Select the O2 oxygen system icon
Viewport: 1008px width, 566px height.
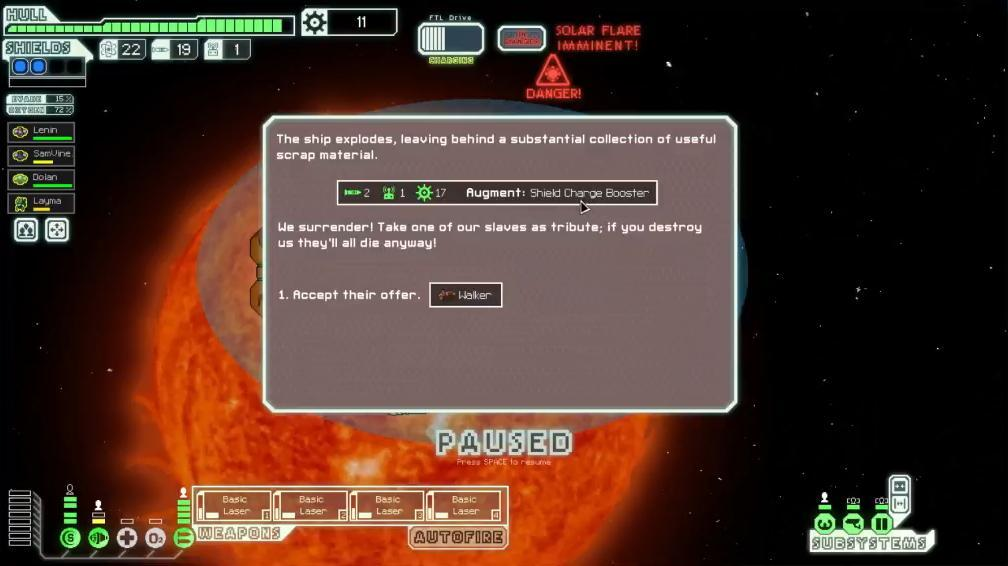(x=155, y=538)
